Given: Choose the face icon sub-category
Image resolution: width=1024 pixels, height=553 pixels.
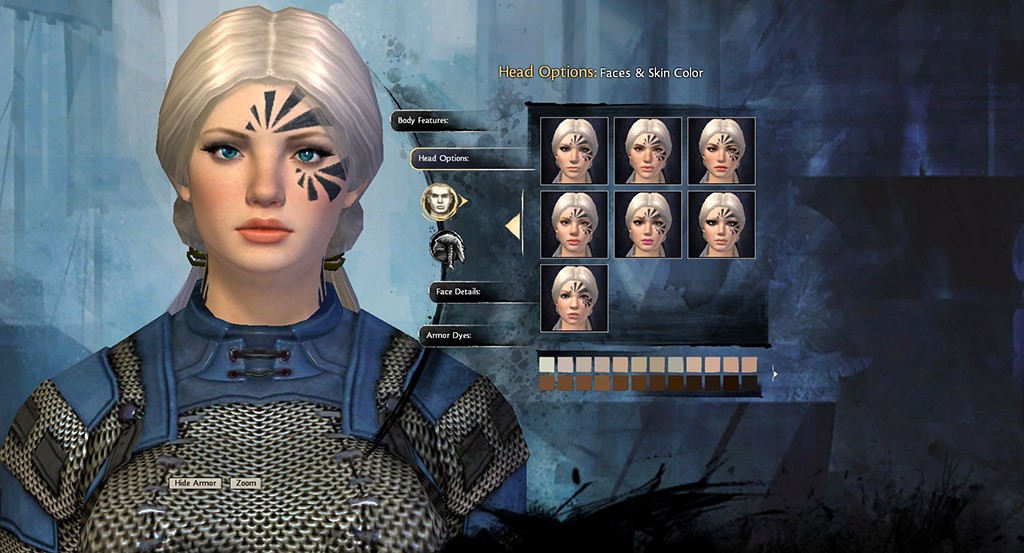Looking at the screenshot, I should [x=439, y=202].
